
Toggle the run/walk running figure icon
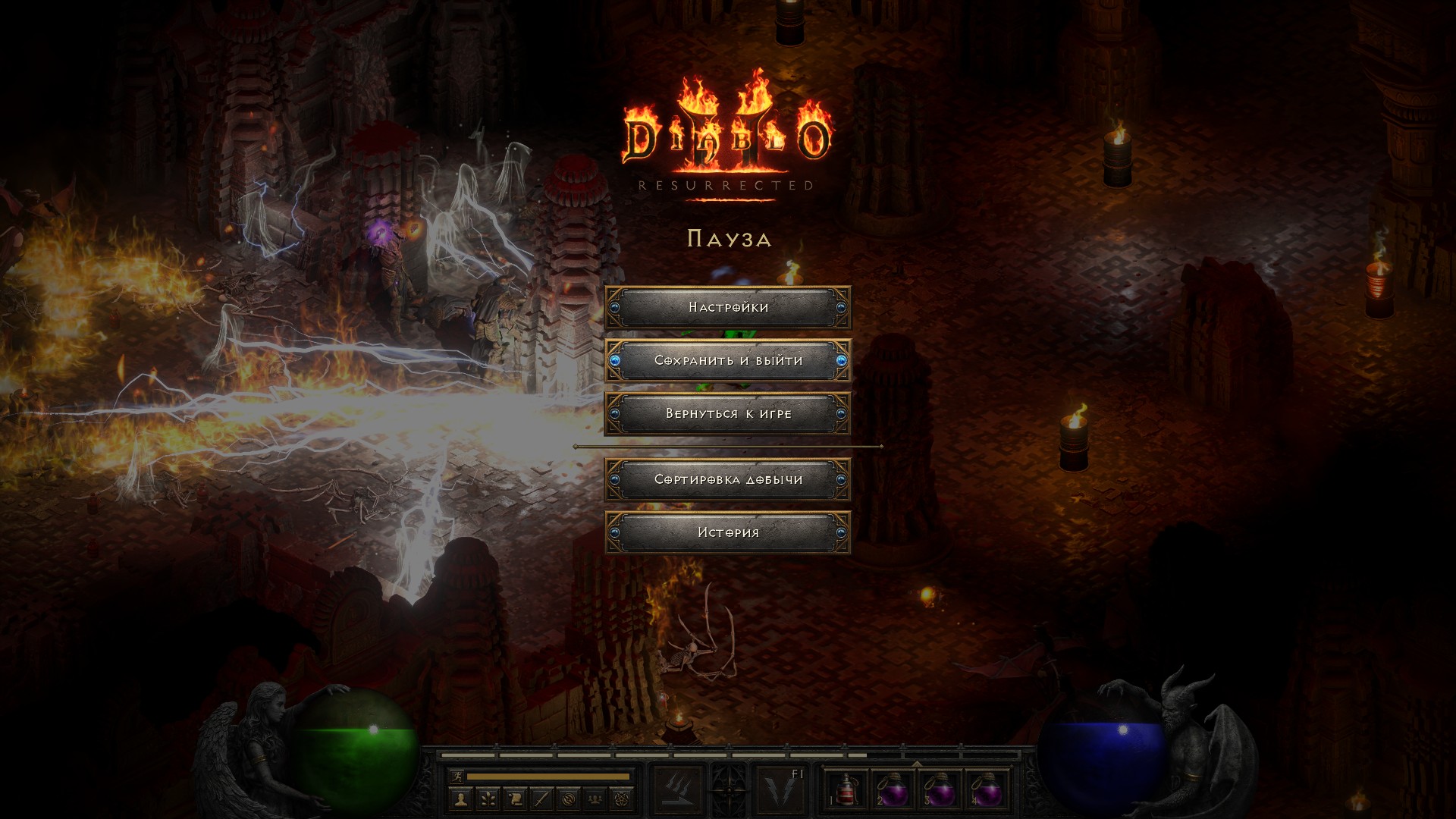point(455,777)
